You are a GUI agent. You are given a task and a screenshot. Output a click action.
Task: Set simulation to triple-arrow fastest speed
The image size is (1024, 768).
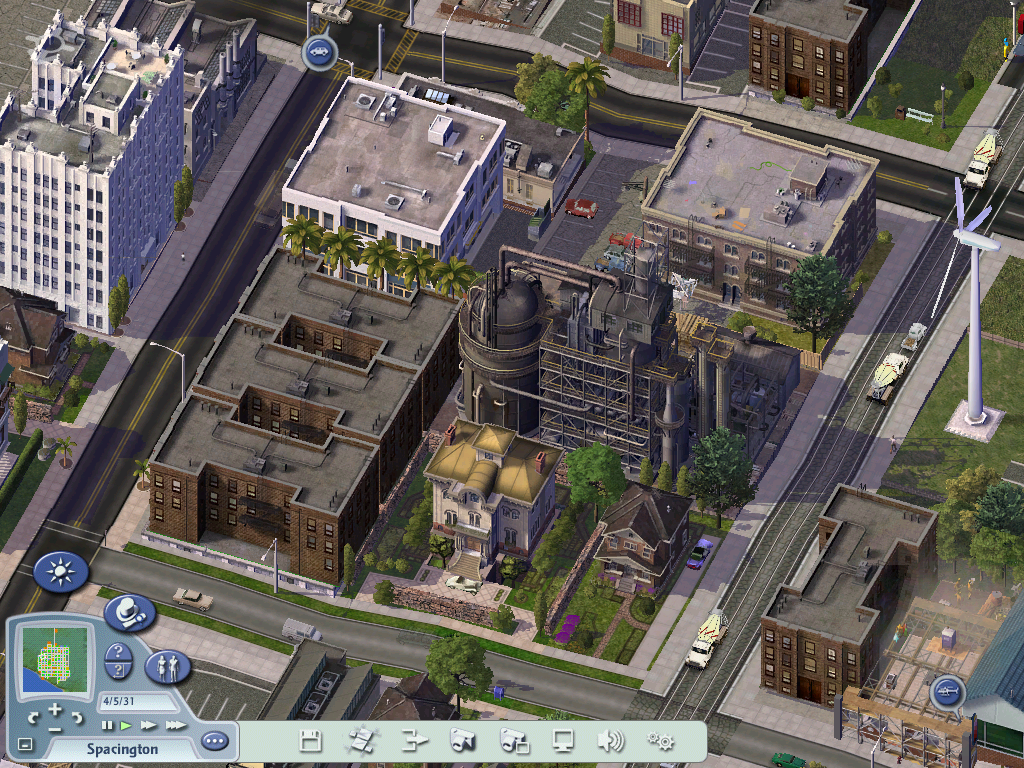[x=175, y=724]
